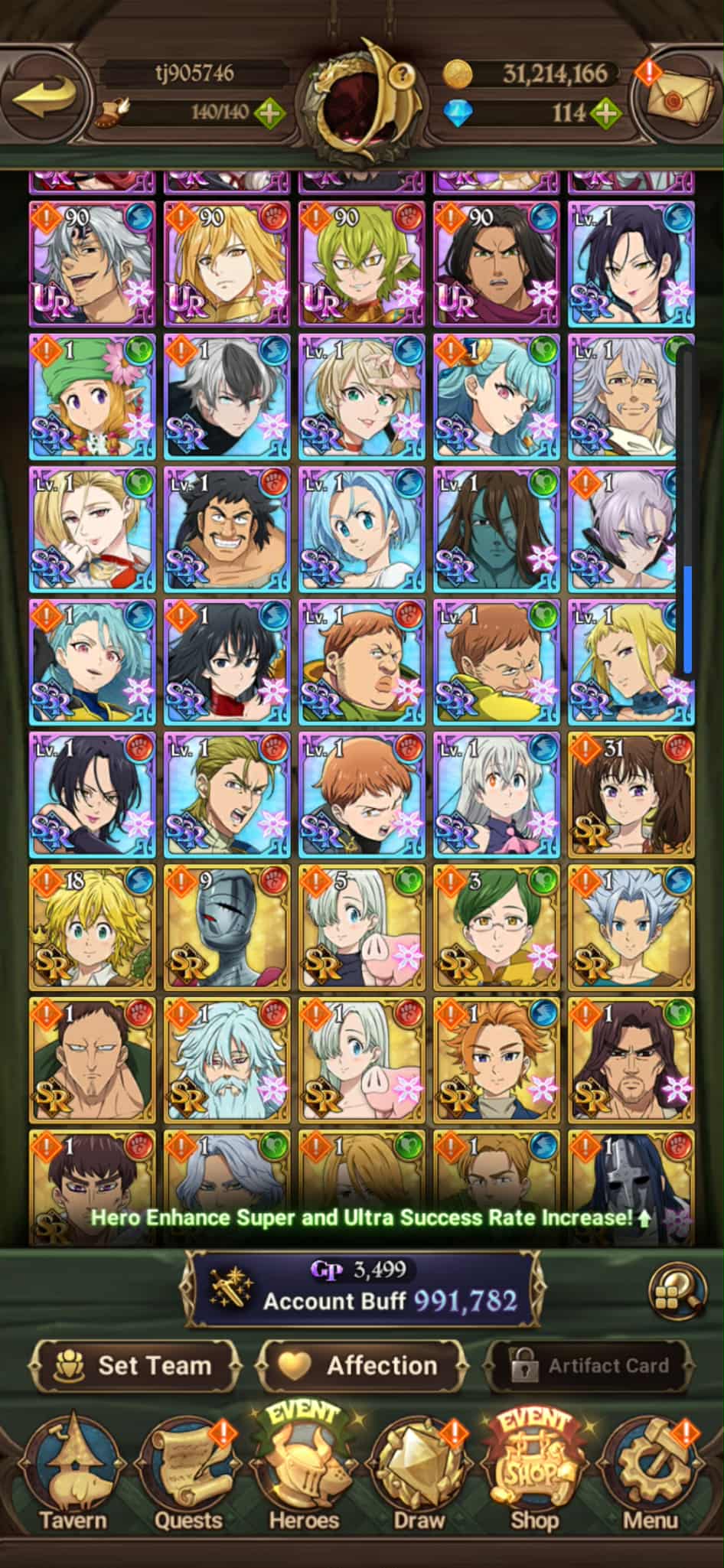Tap the question mark help icon

(403, 74)
